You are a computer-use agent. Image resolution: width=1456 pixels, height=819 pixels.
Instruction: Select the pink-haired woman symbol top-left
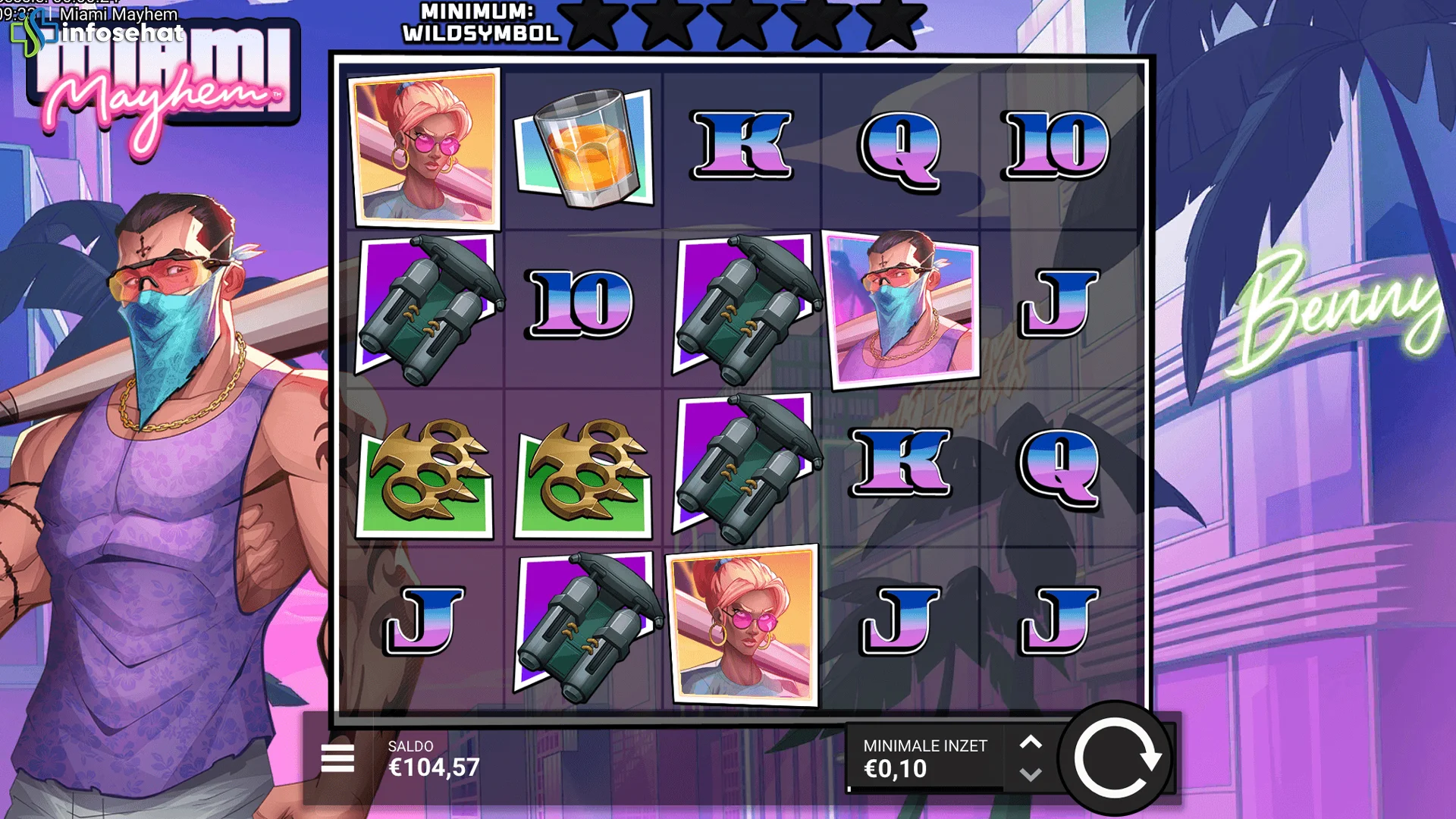425,148
